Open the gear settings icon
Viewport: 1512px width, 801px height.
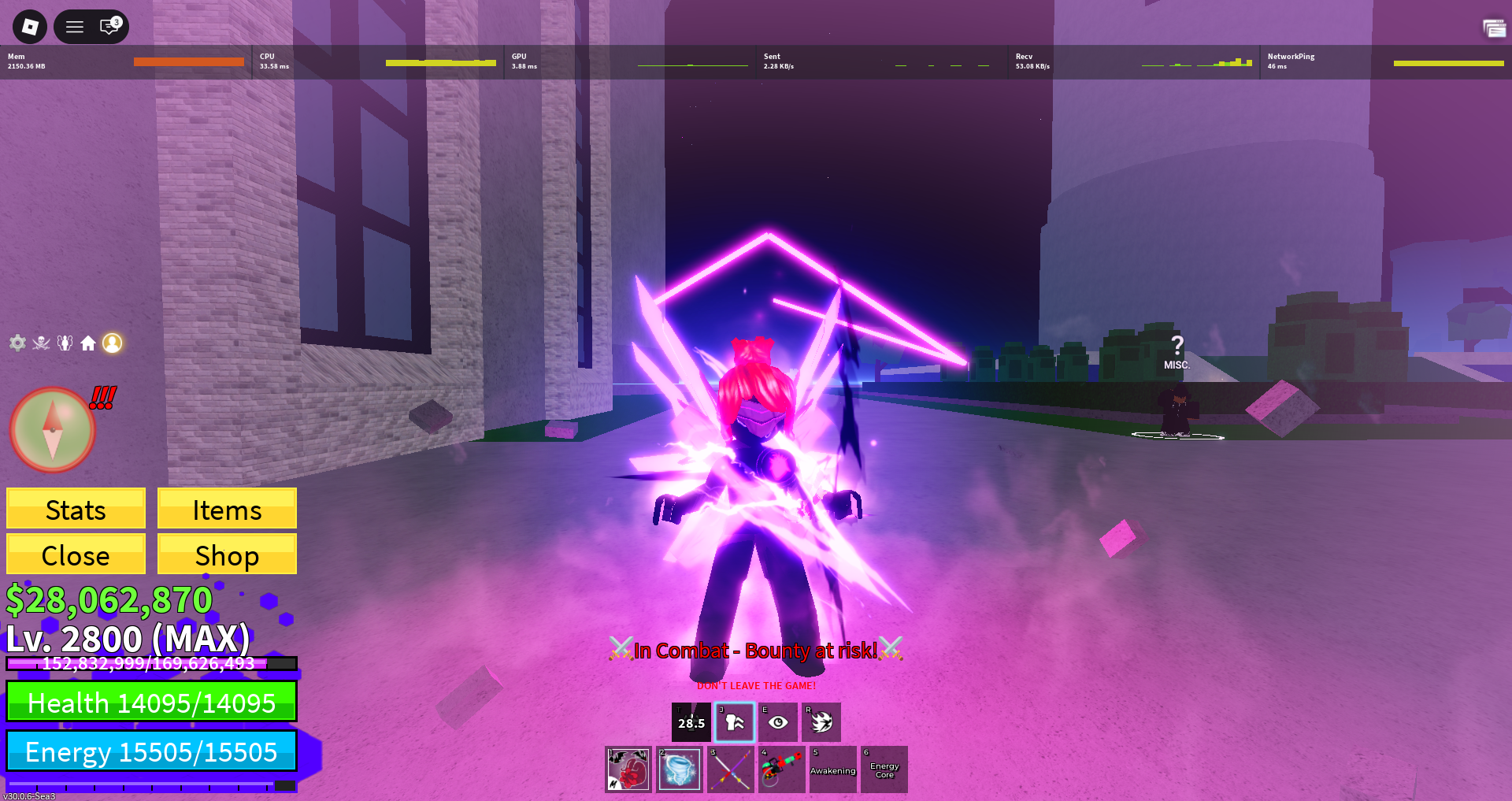(x=17, y=343)
